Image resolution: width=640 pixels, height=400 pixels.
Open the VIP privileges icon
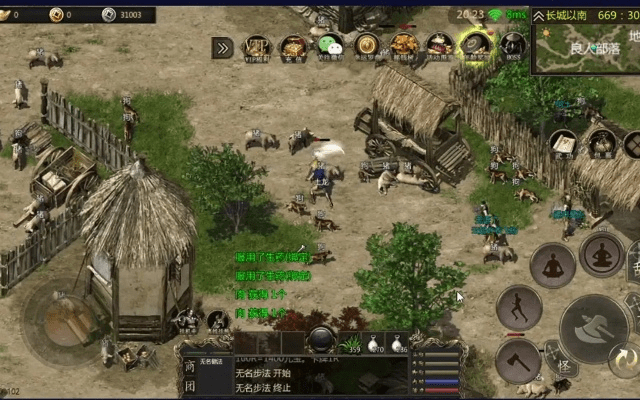pos(258,46)
